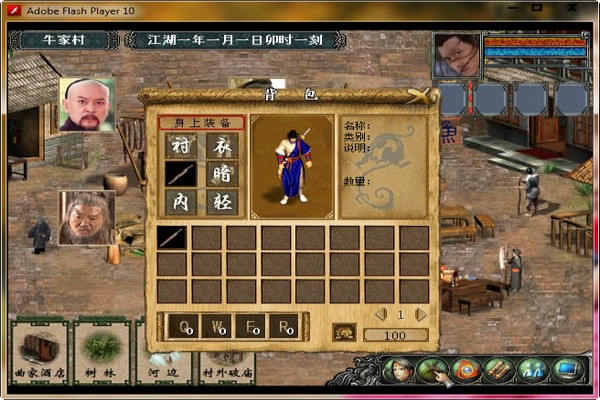Select the 衬 equipment slot

point(180,145)
